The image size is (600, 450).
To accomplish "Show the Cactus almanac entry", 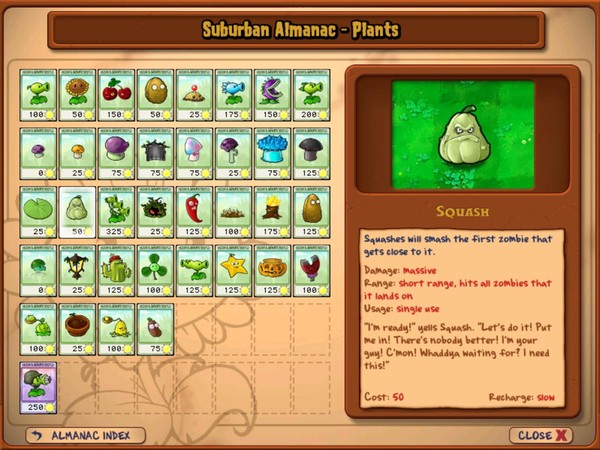I will click(116, 271).
